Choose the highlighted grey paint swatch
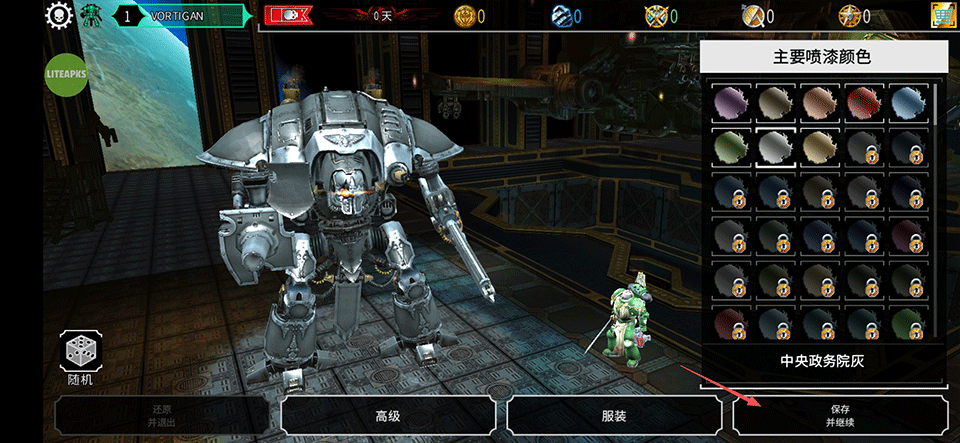Viewport: 960px width, 443px height. 774,147
